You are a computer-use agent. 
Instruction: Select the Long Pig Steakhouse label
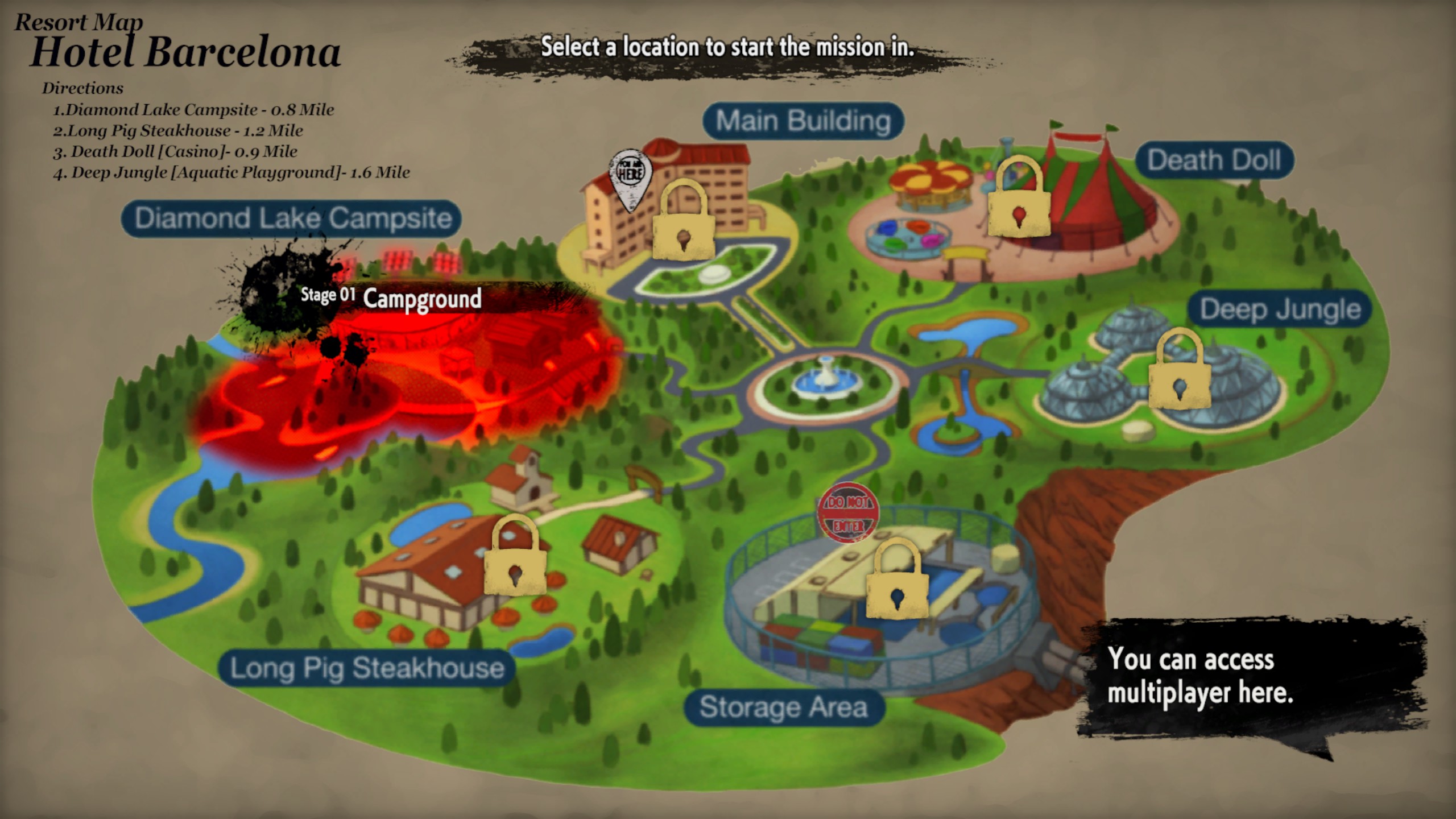[367, 668]
